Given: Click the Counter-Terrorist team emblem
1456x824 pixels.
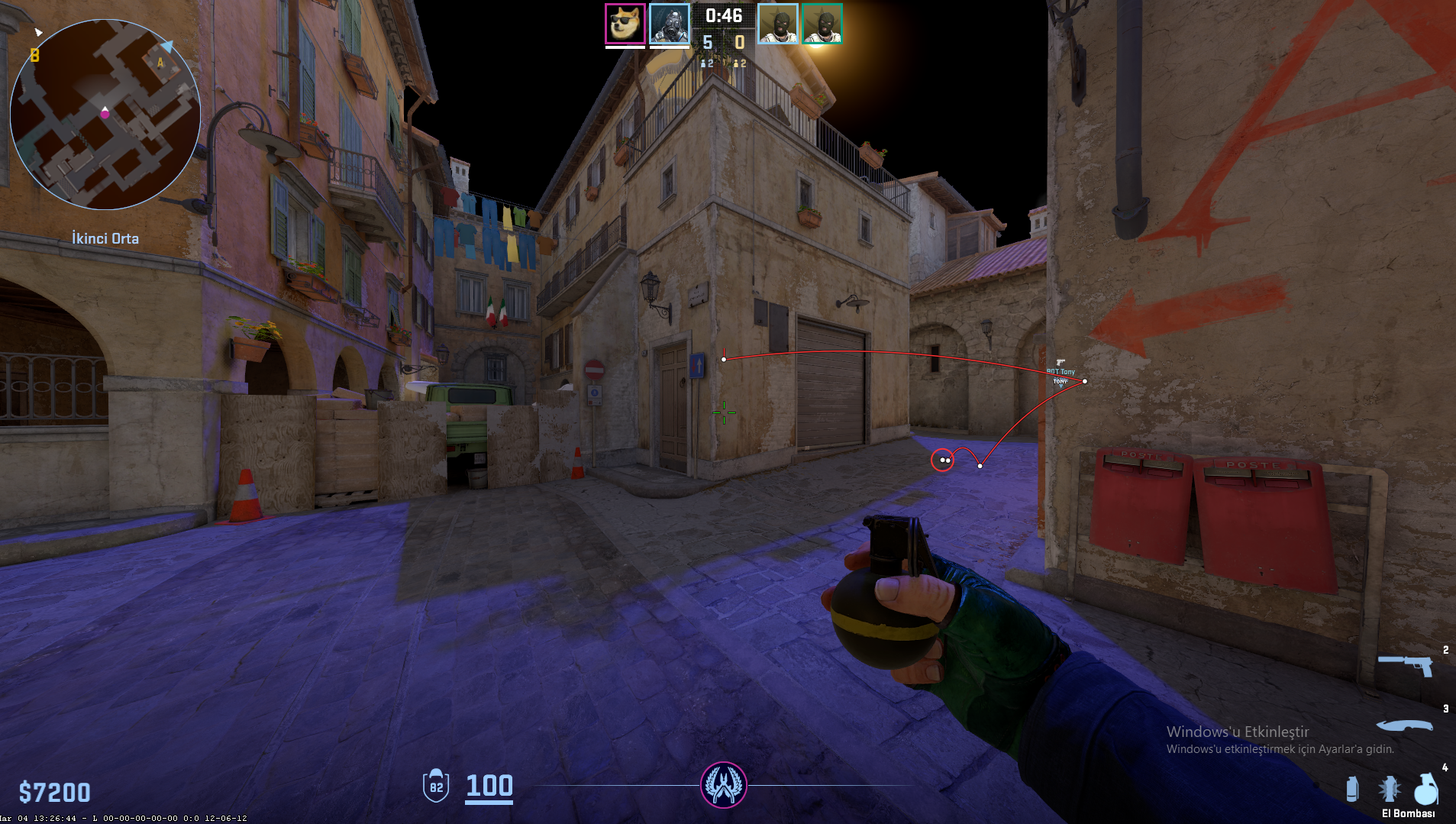Looking at the screenshot, I should coord(723,785).
